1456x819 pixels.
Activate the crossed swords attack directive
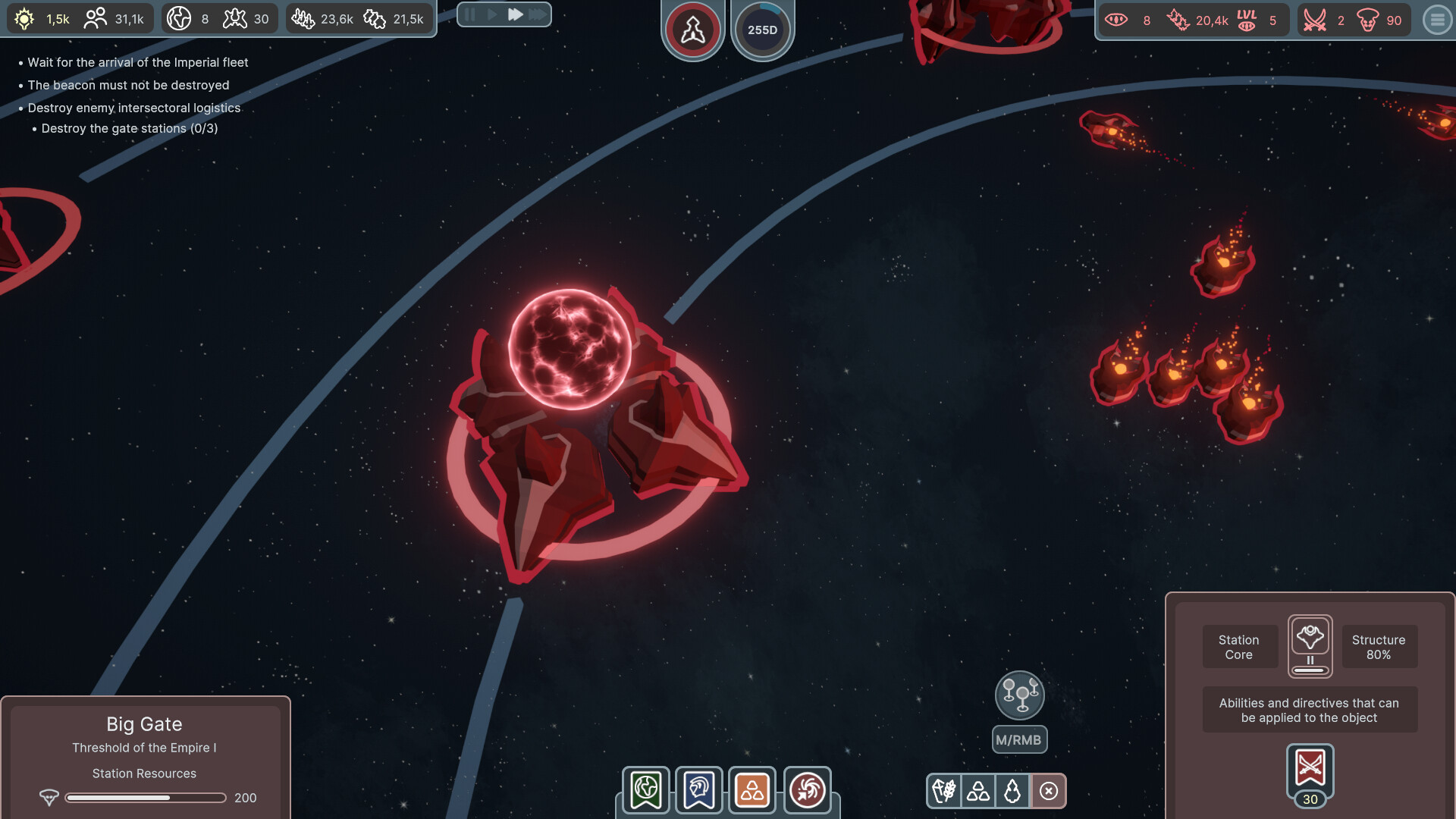[1310, 769]
